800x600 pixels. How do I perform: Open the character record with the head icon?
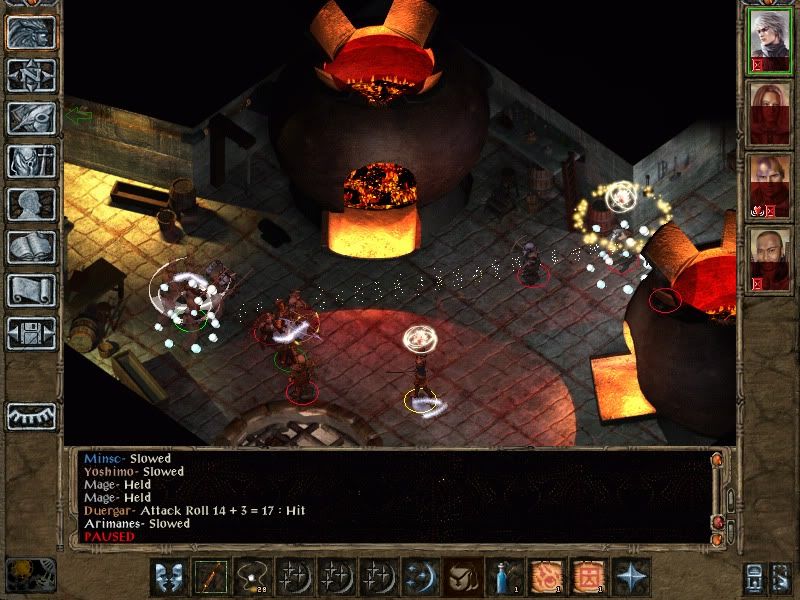click(30, 204)
